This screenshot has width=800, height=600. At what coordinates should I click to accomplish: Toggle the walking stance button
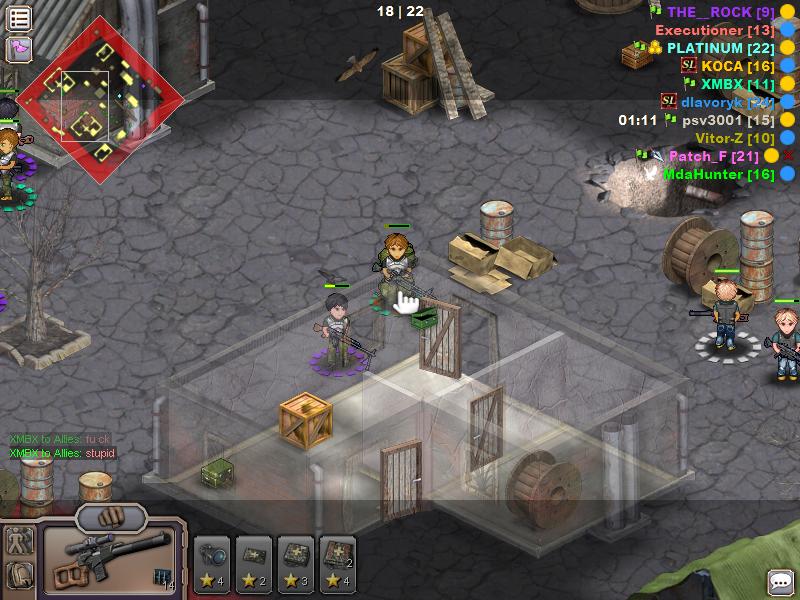coord(19,543)
